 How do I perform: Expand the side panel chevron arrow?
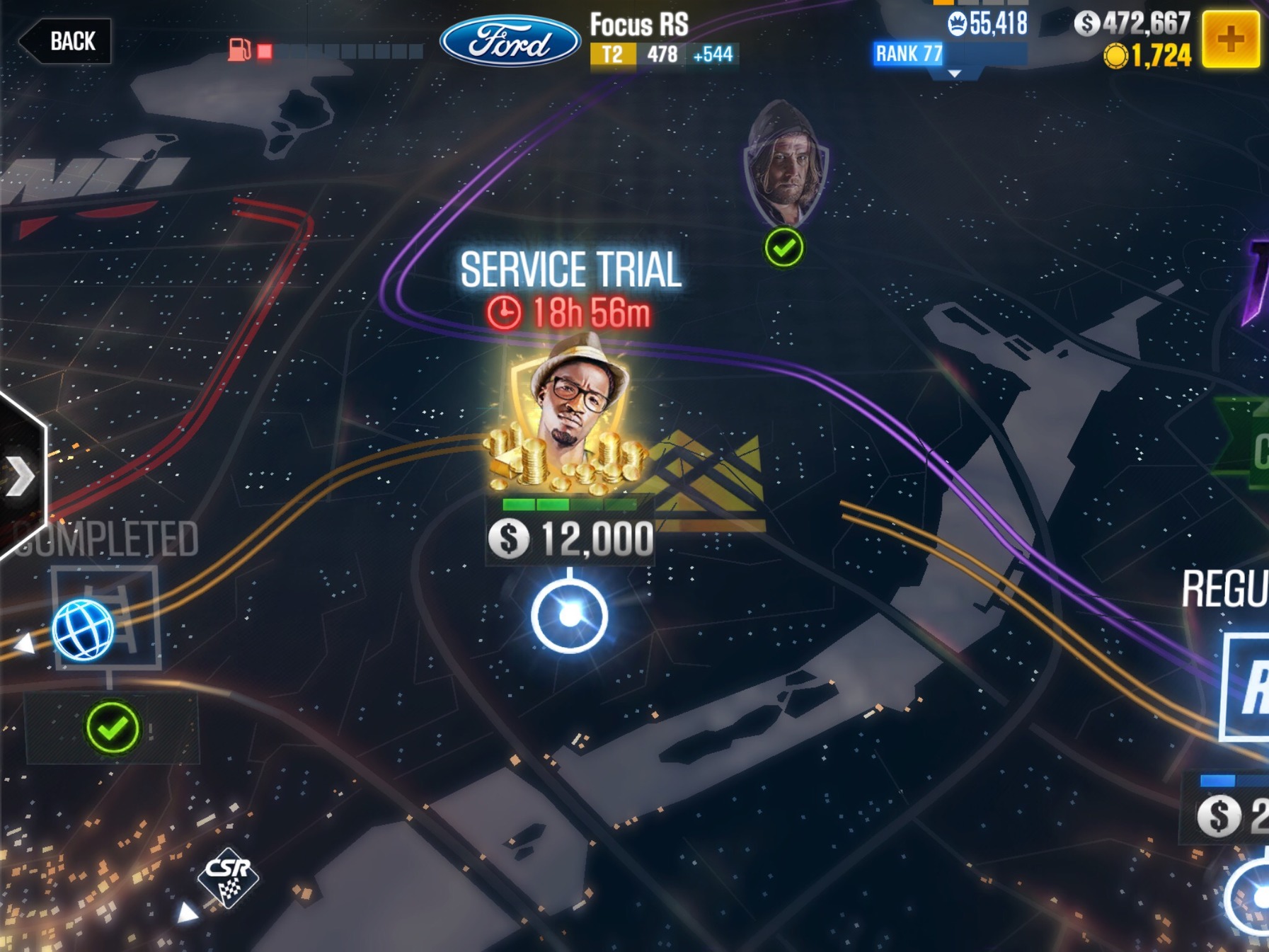(x=20, y=476)
